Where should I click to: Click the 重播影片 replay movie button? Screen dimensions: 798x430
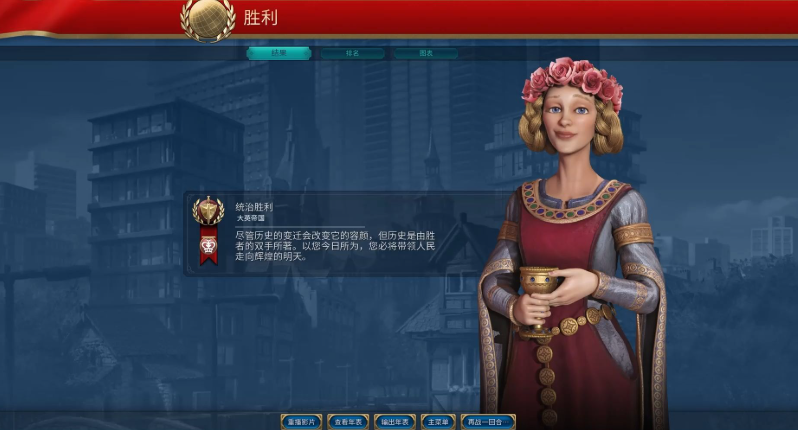[x=301, y=422]
